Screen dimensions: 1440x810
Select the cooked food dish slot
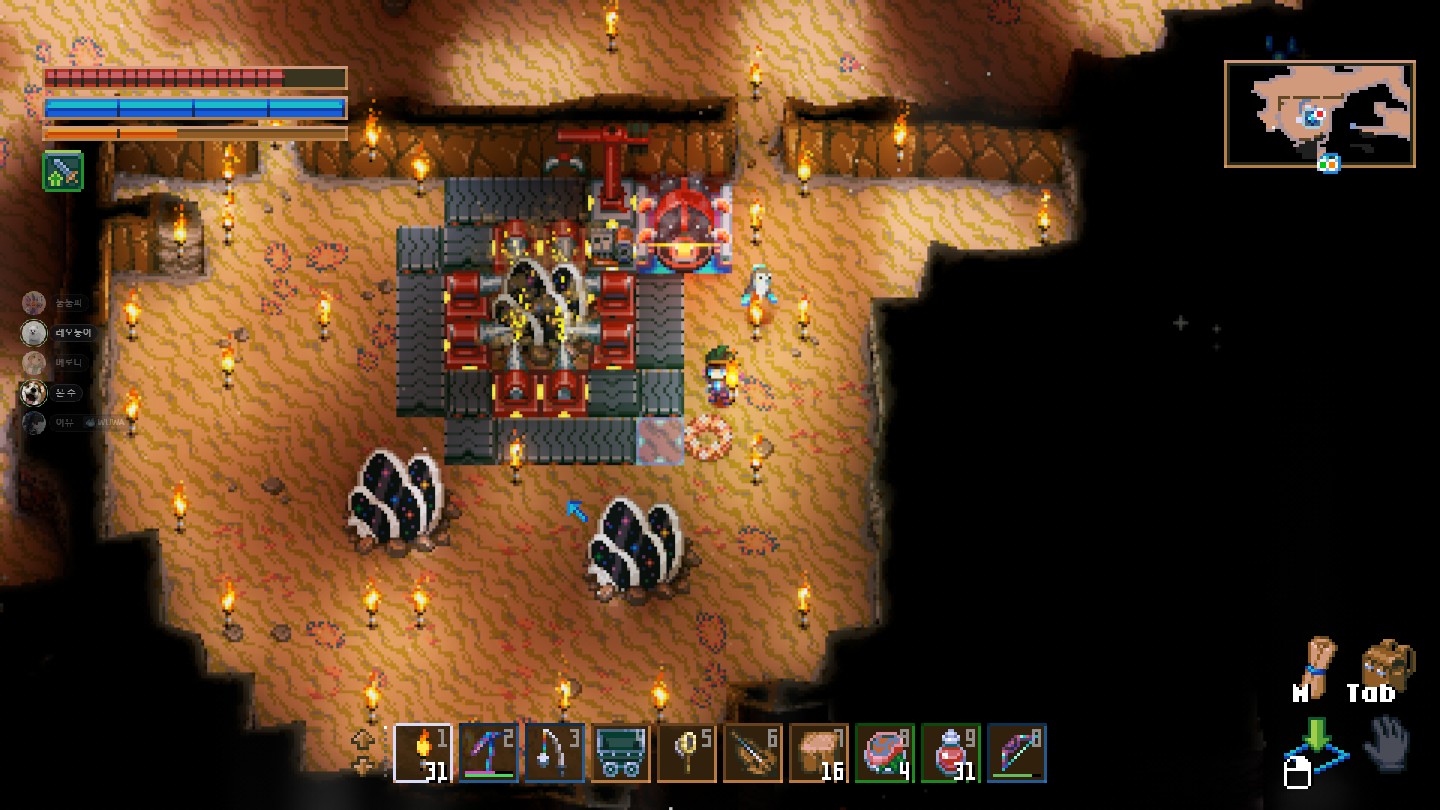pyautogui.click(x=885, y=752)
